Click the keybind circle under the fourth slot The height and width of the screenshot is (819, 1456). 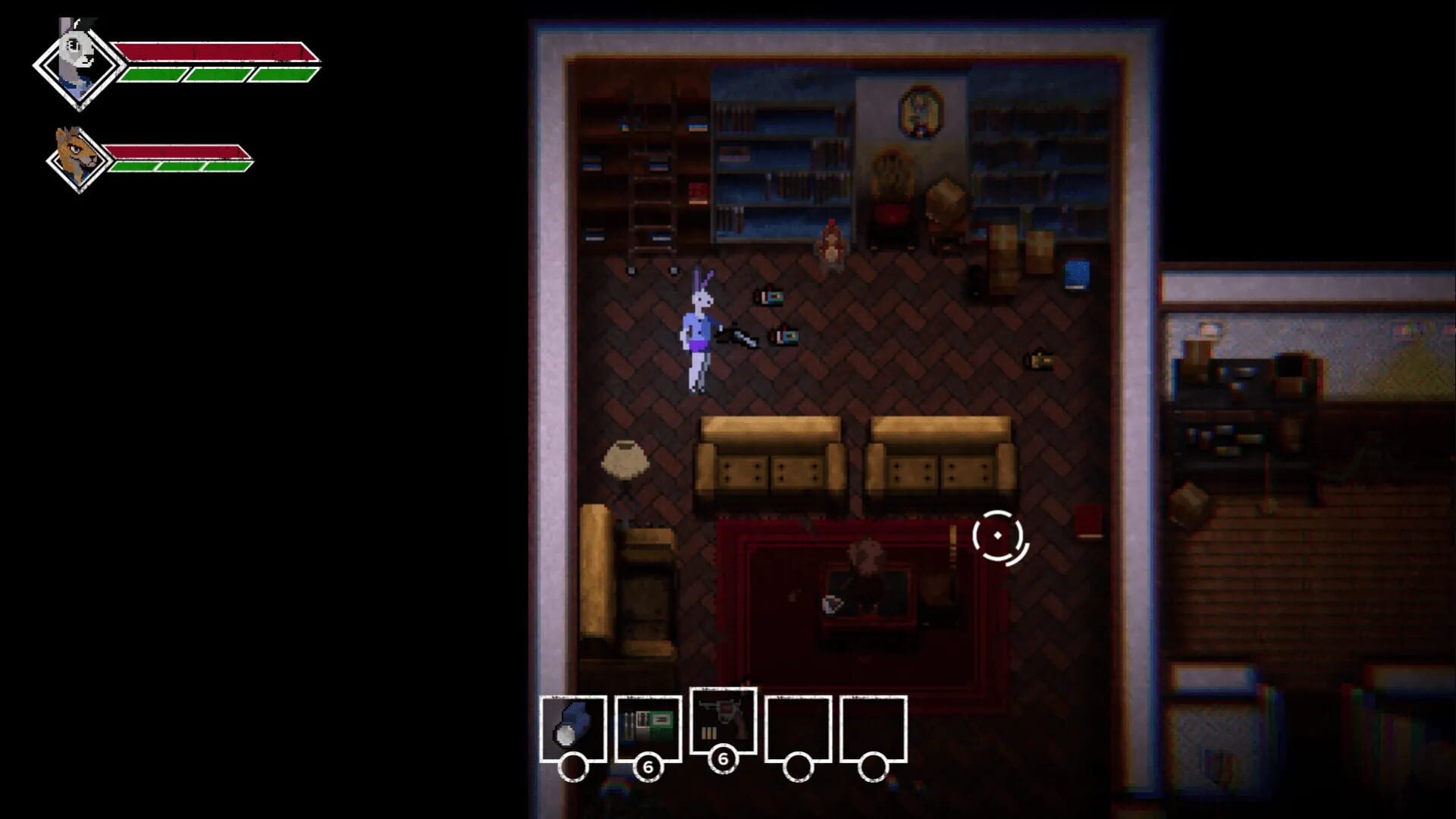tap(798, 767)
